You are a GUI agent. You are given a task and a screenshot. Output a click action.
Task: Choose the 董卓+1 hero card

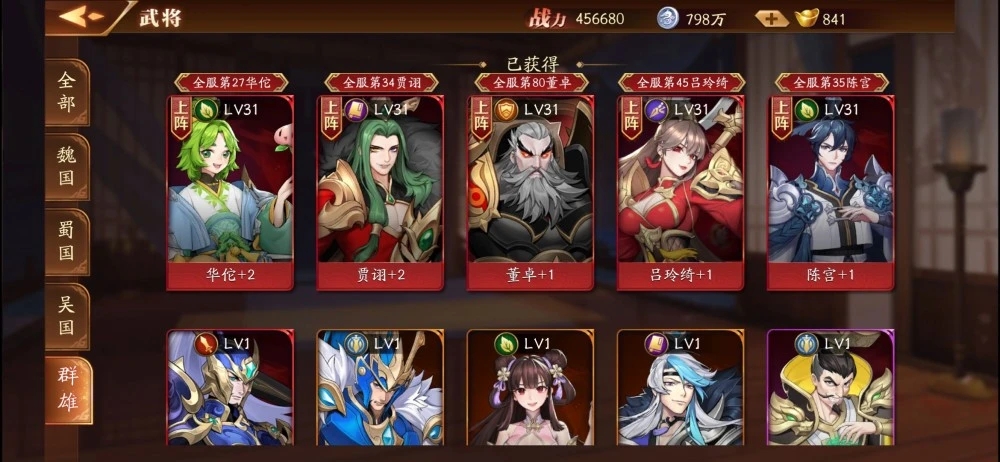pos(530,192)
